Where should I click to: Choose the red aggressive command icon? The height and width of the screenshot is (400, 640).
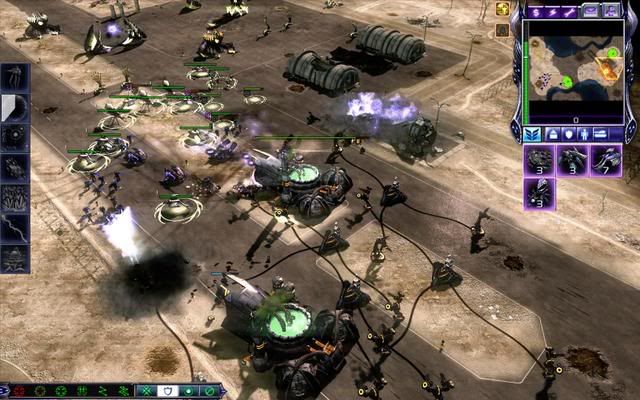17,390
